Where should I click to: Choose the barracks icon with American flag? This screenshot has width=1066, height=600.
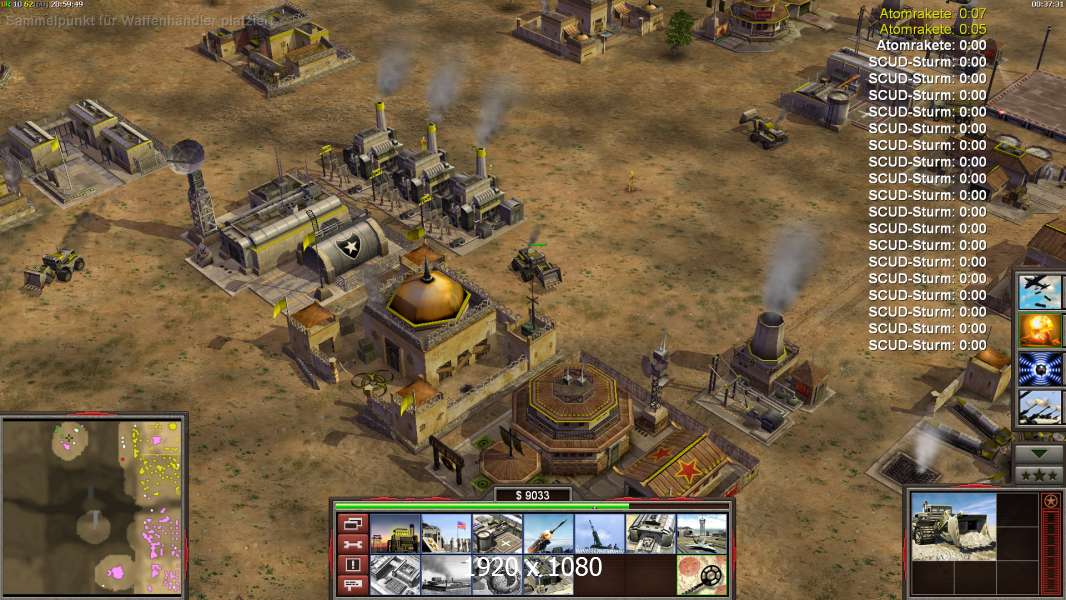446,534
